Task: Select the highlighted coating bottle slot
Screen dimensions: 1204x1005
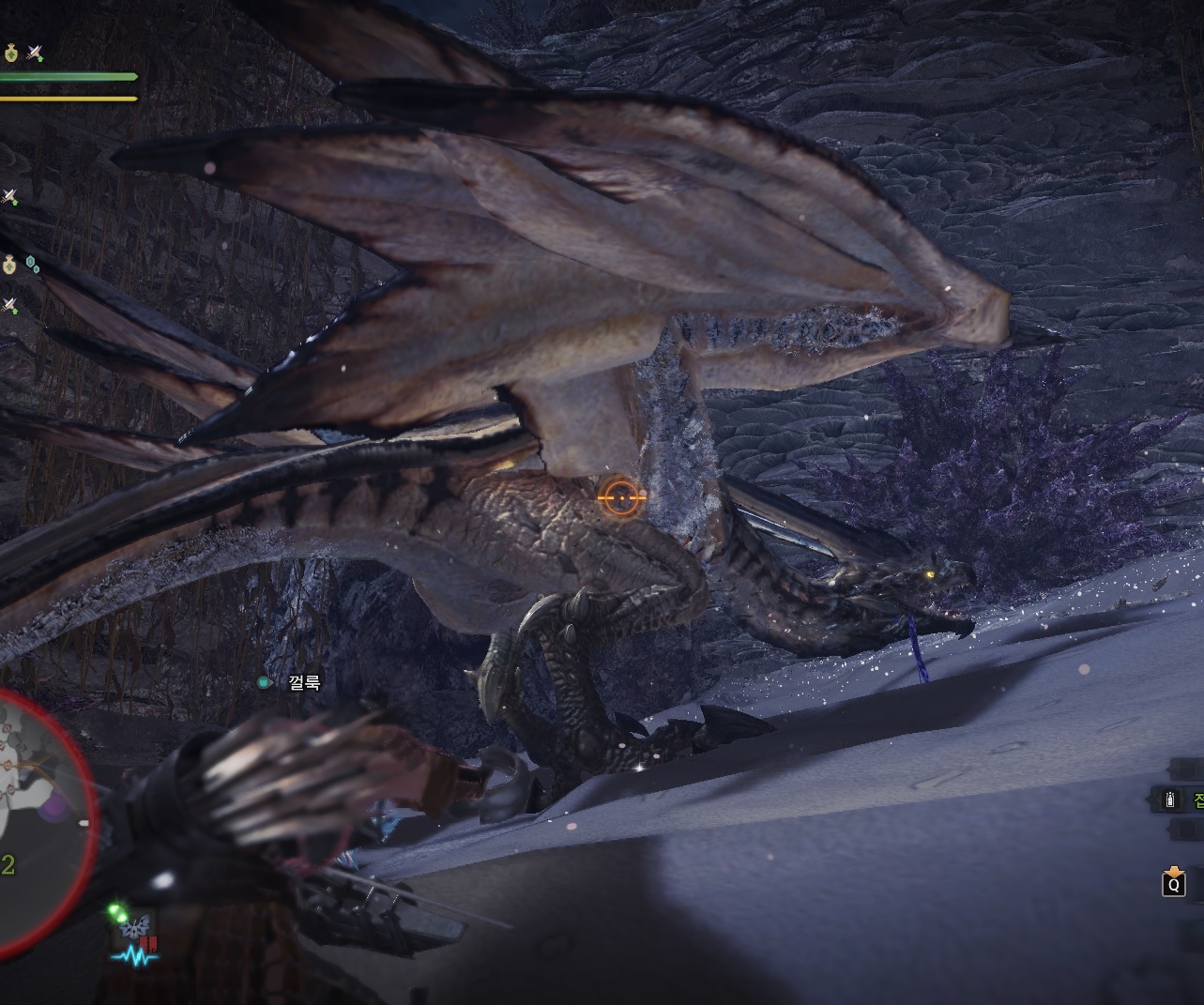Action: [x=1169, y=800]
